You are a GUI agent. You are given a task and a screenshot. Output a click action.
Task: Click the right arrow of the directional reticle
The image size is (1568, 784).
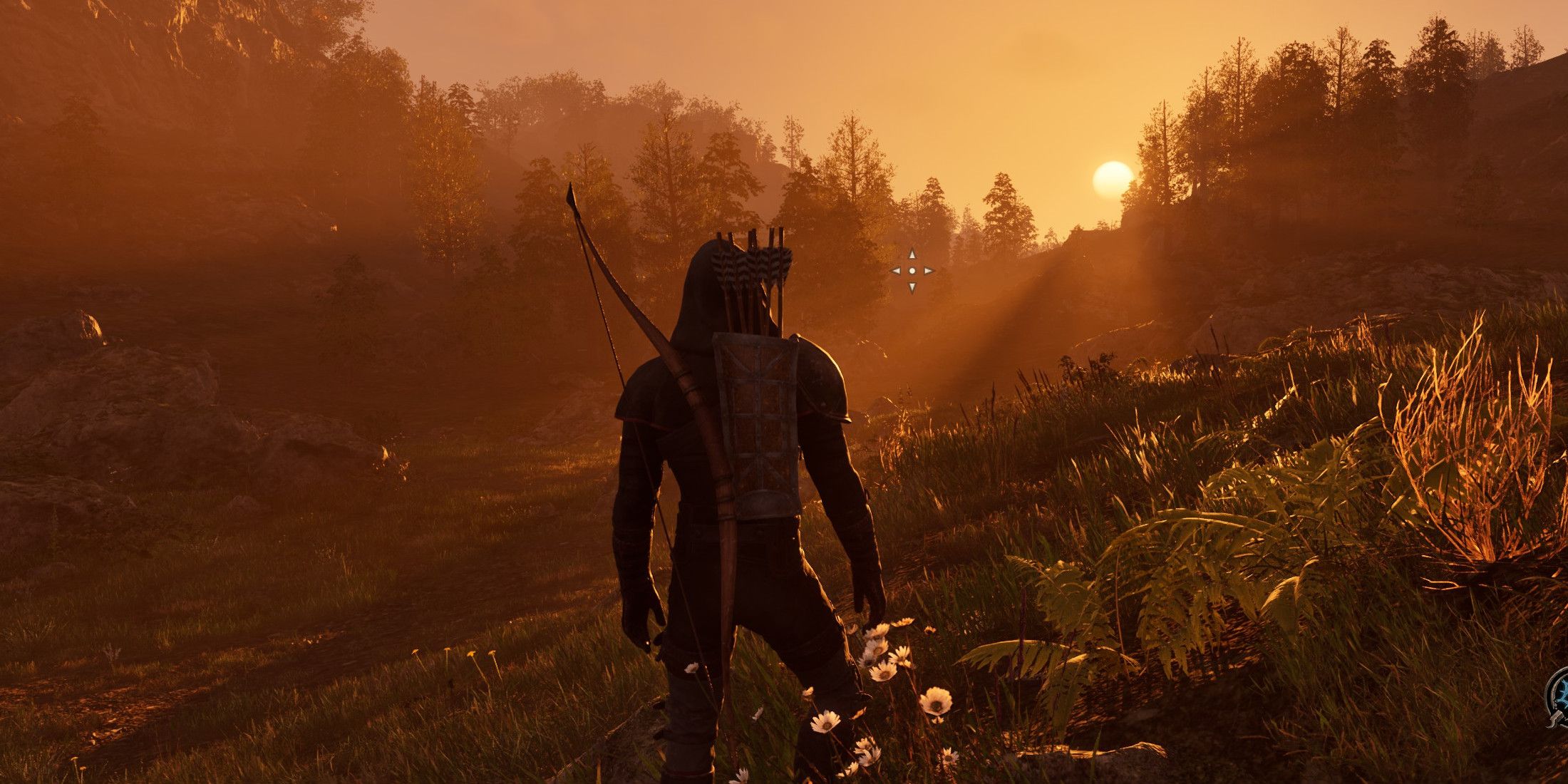[928, 271]
